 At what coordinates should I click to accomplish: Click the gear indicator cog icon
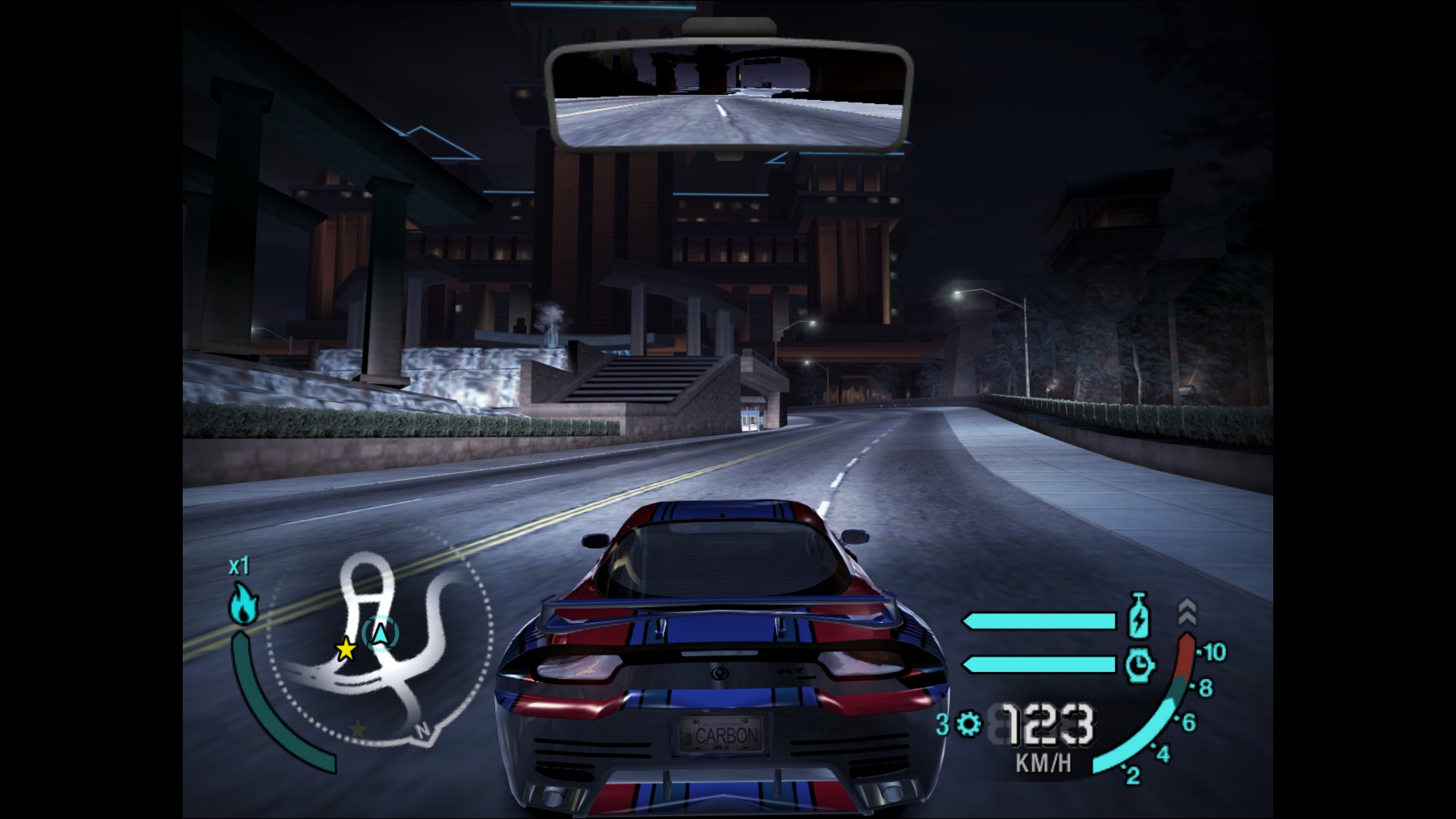pos(968,724)
